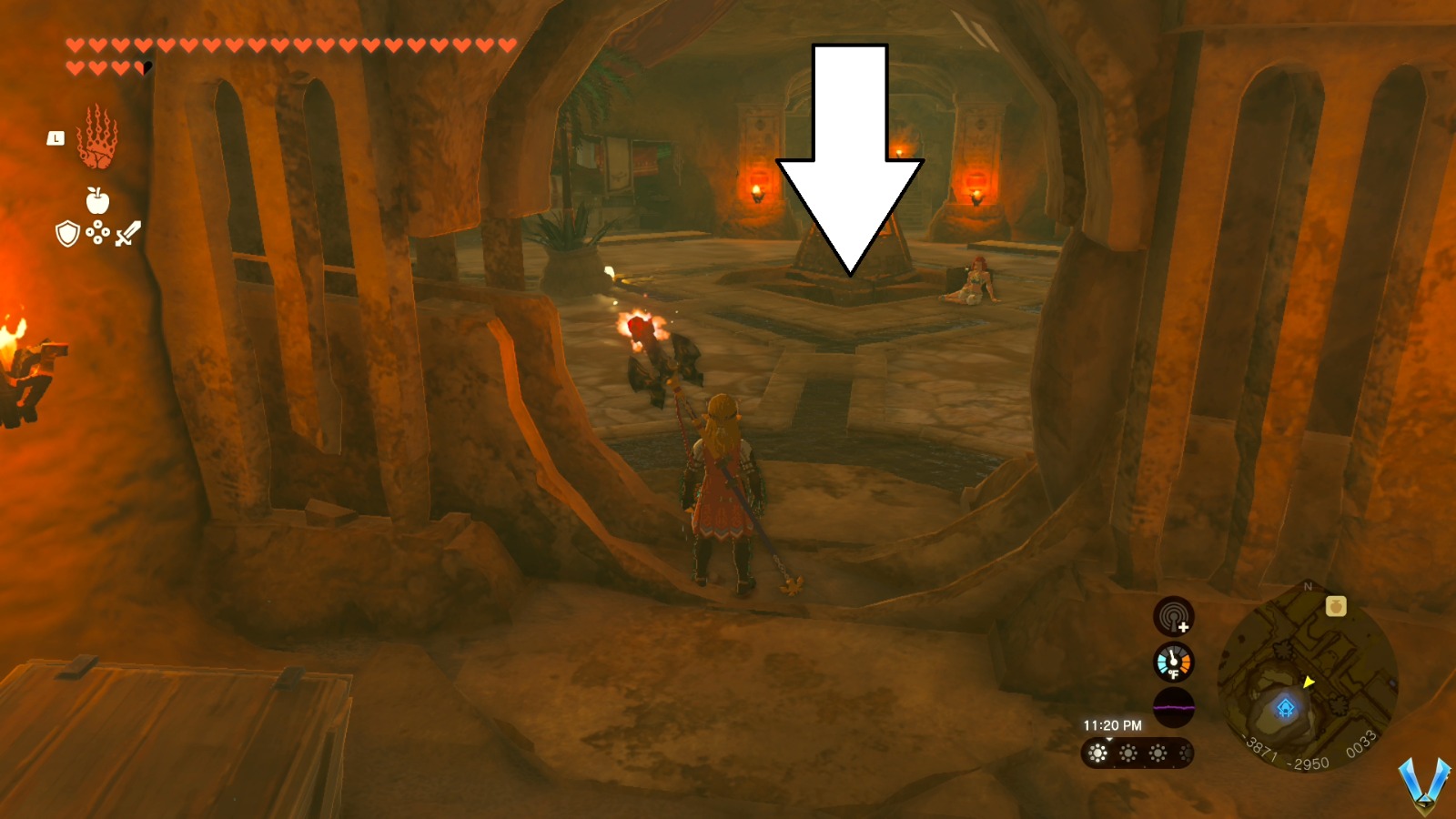Select the shield quick-swap icon
Viewport: 1456px width, 819px height.
[67, 233]
